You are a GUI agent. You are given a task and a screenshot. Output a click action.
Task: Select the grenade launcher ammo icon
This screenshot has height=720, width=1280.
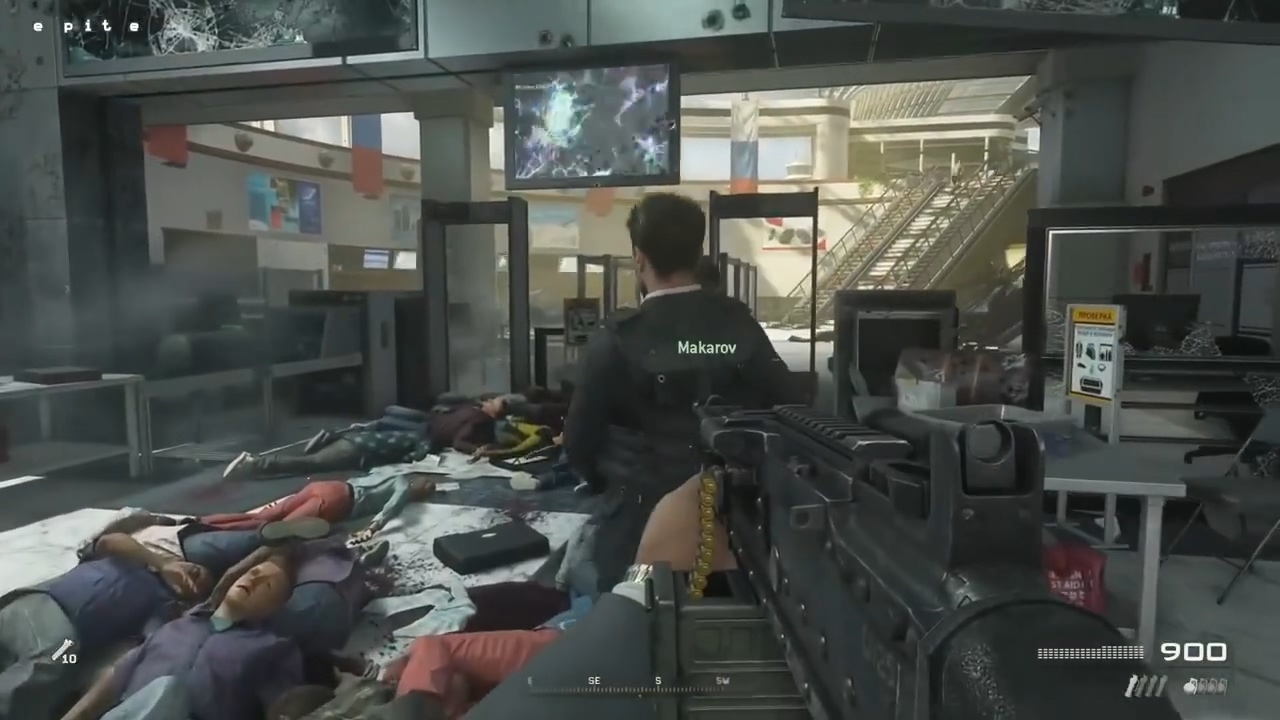[63, 651]
